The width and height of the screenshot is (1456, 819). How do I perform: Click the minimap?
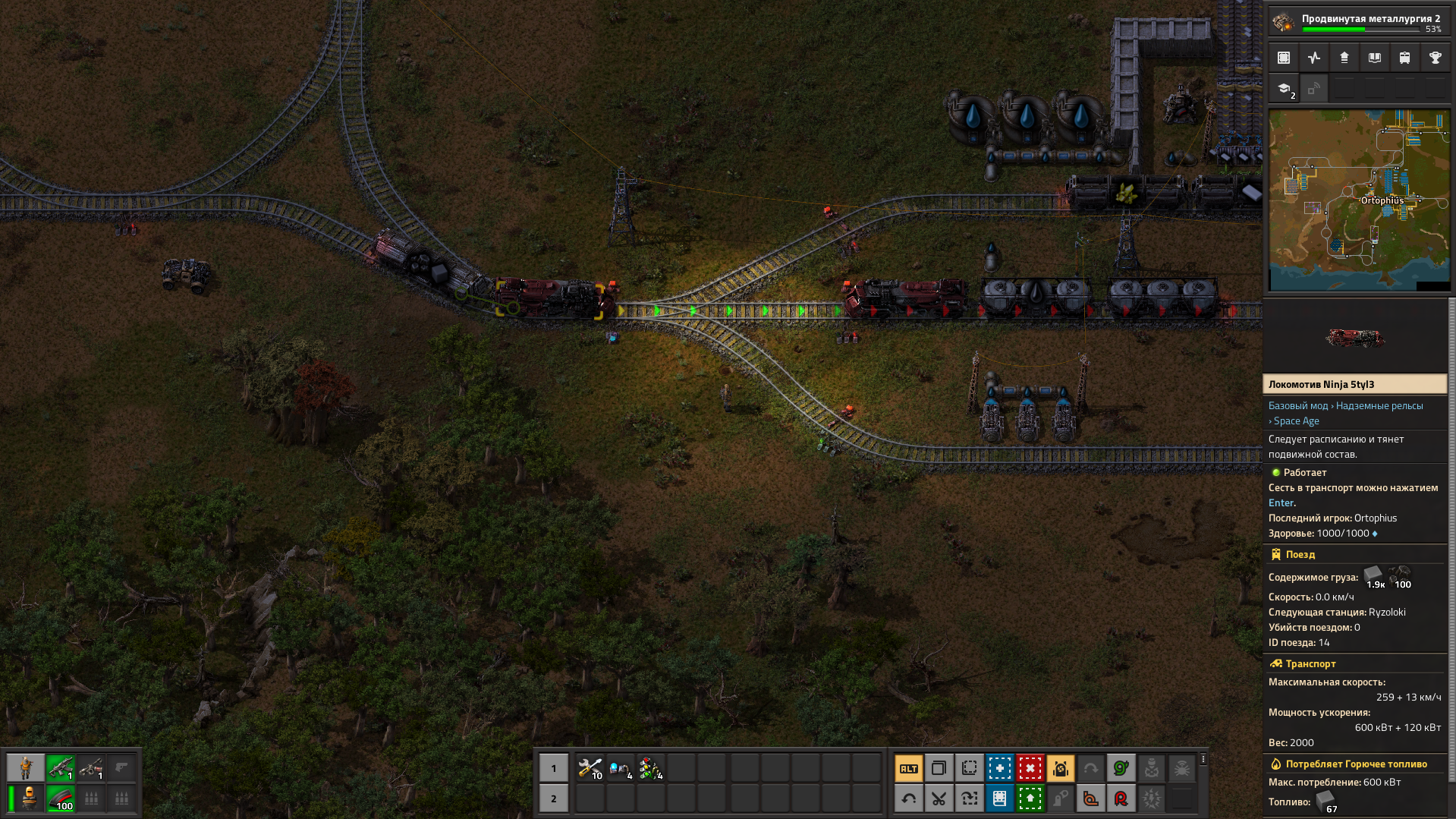click(x=1359, y=200)
